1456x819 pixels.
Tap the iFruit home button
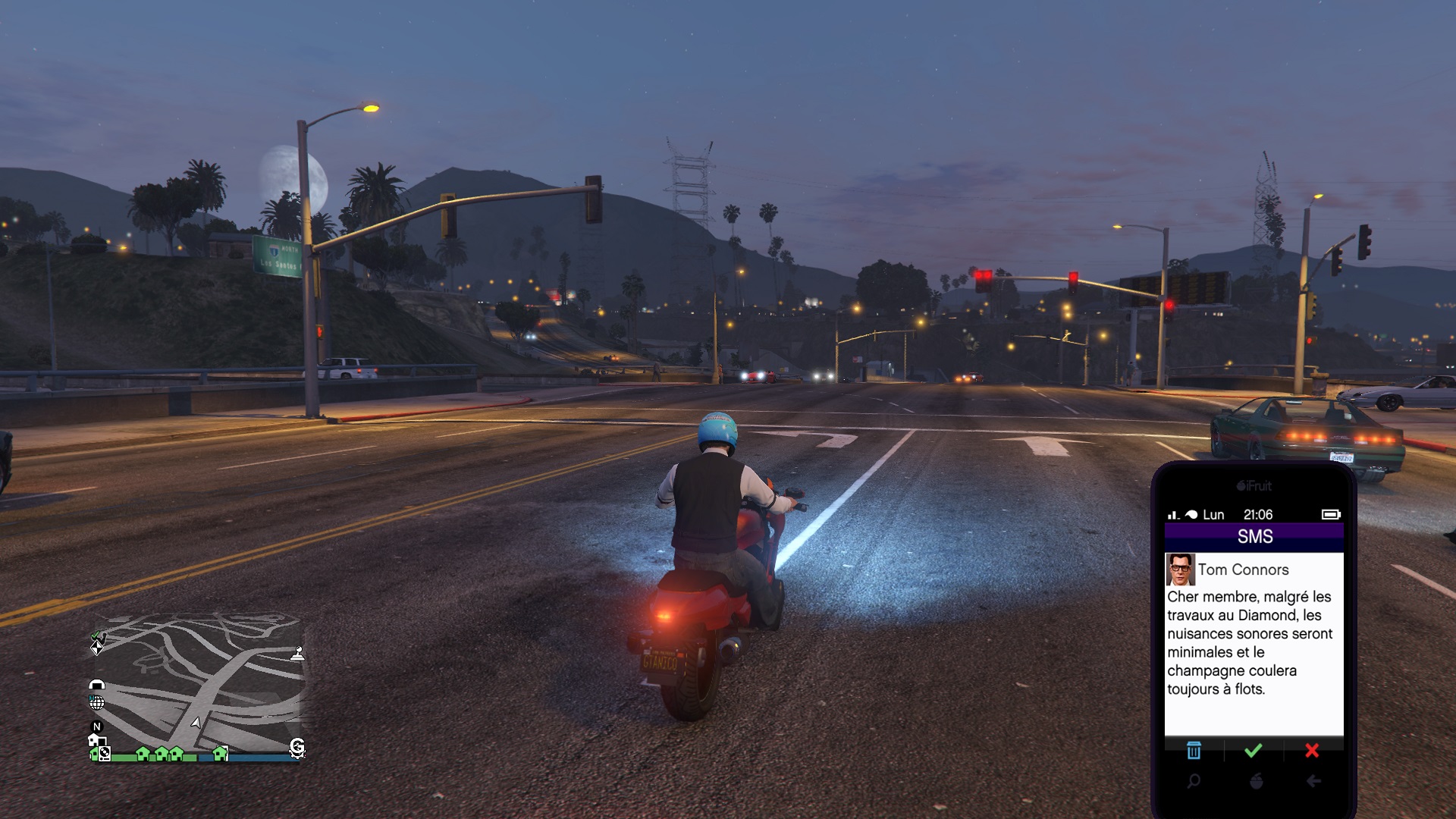point(1256,781)
